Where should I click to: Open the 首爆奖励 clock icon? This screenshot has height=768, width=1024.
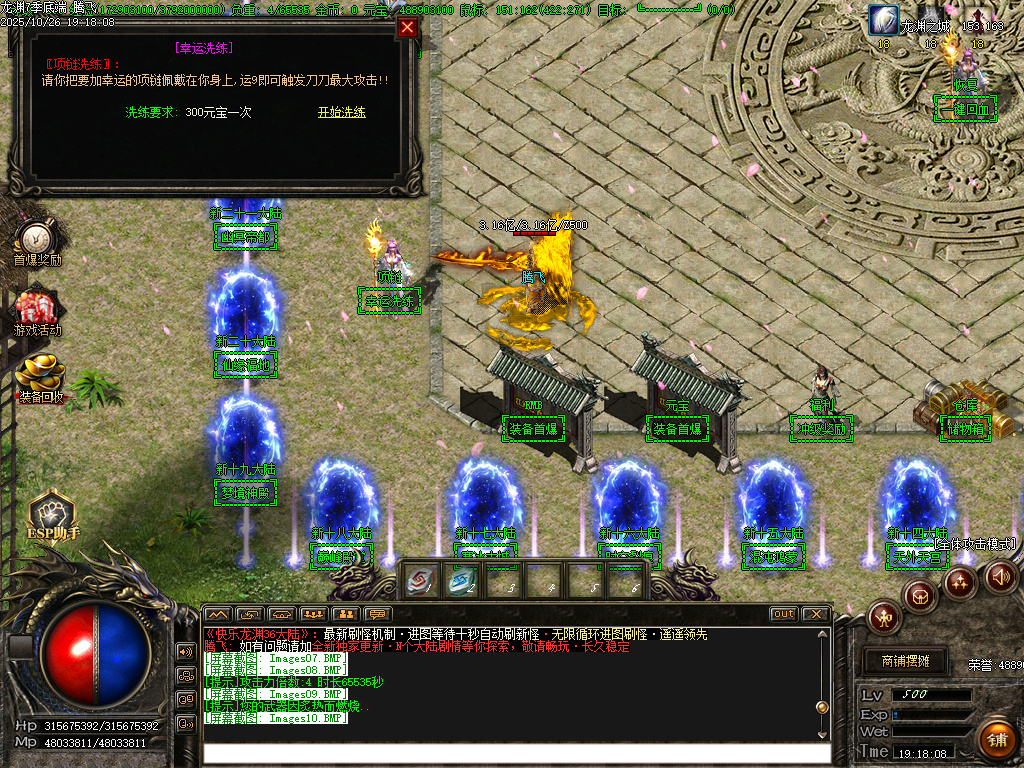[37, 240]
